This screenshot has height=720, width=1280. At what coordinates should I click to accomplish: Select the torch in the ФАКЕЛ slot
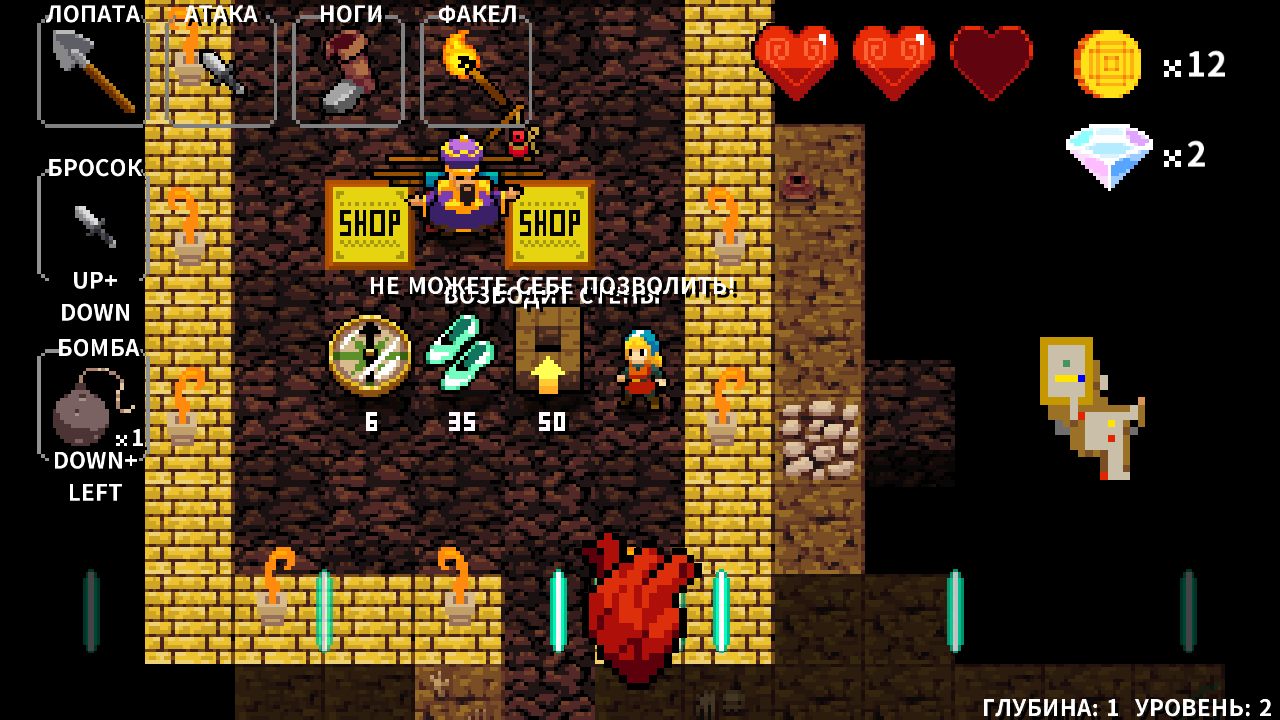point(476,72)
